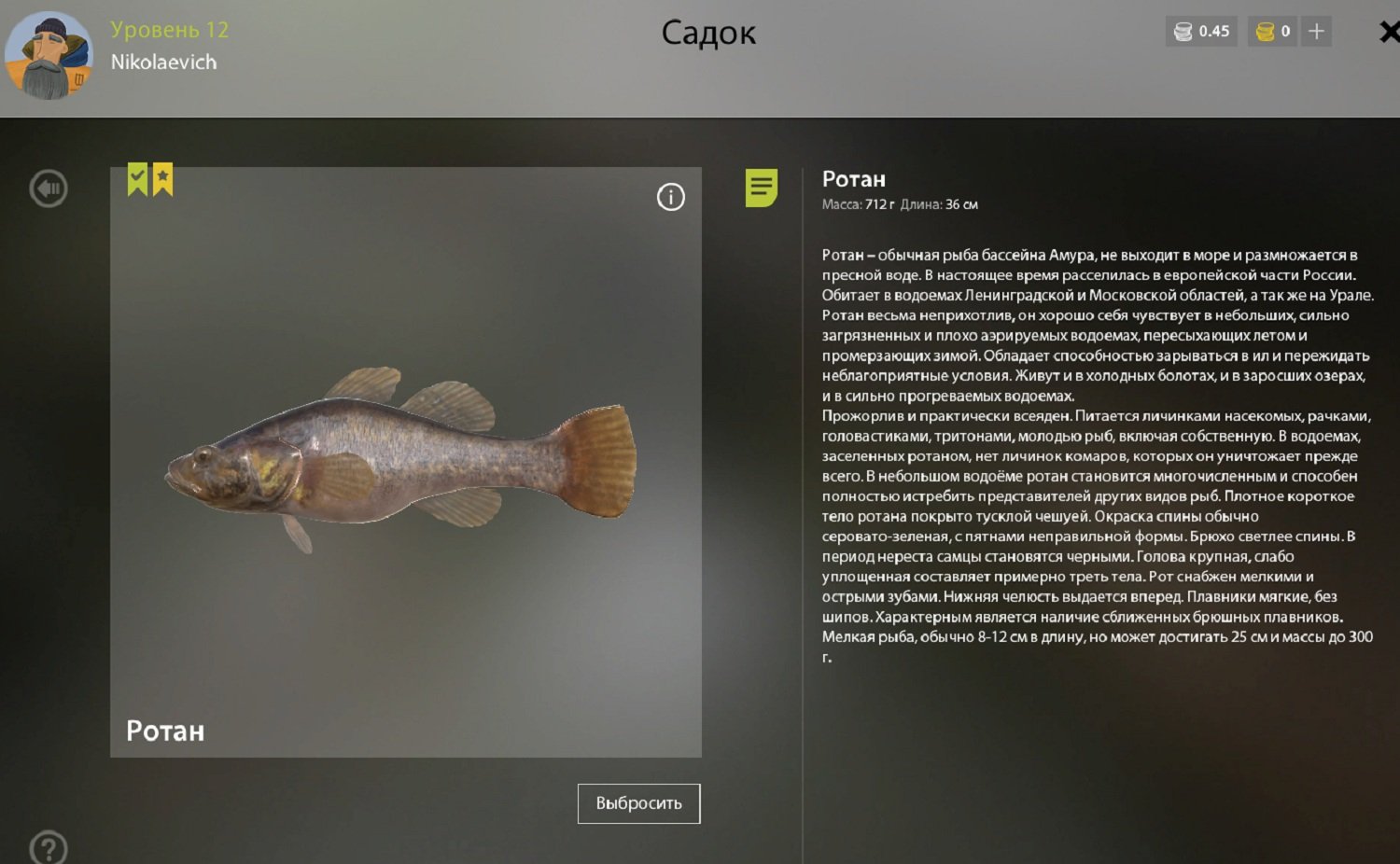Open the fish info circle icon
Image resolution: width=1400 pixels, height=864 pixels.
tap(670, 197)
